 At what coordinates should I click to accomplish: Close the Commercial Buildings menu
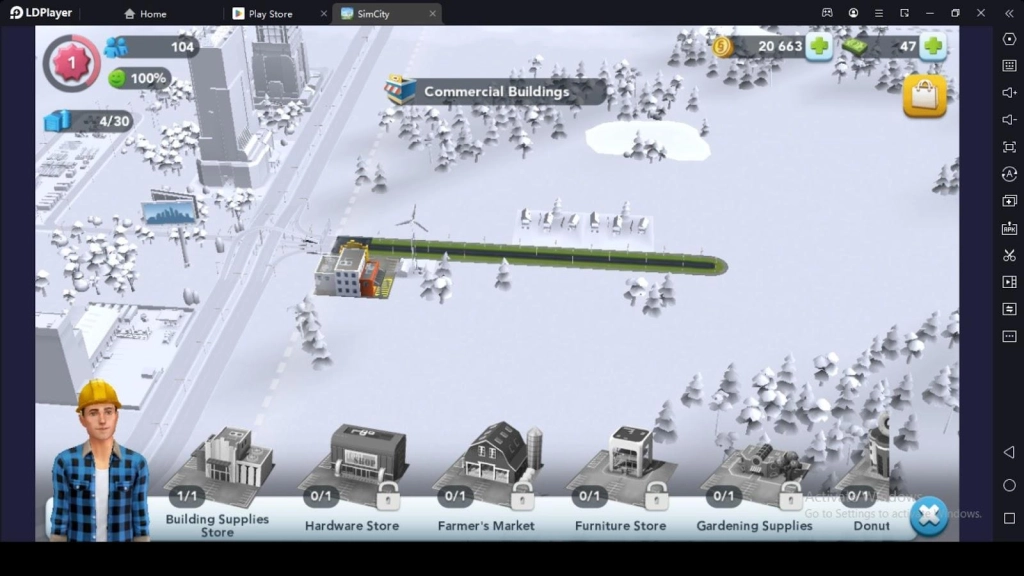pyautogui.click(x=929, y=516)
